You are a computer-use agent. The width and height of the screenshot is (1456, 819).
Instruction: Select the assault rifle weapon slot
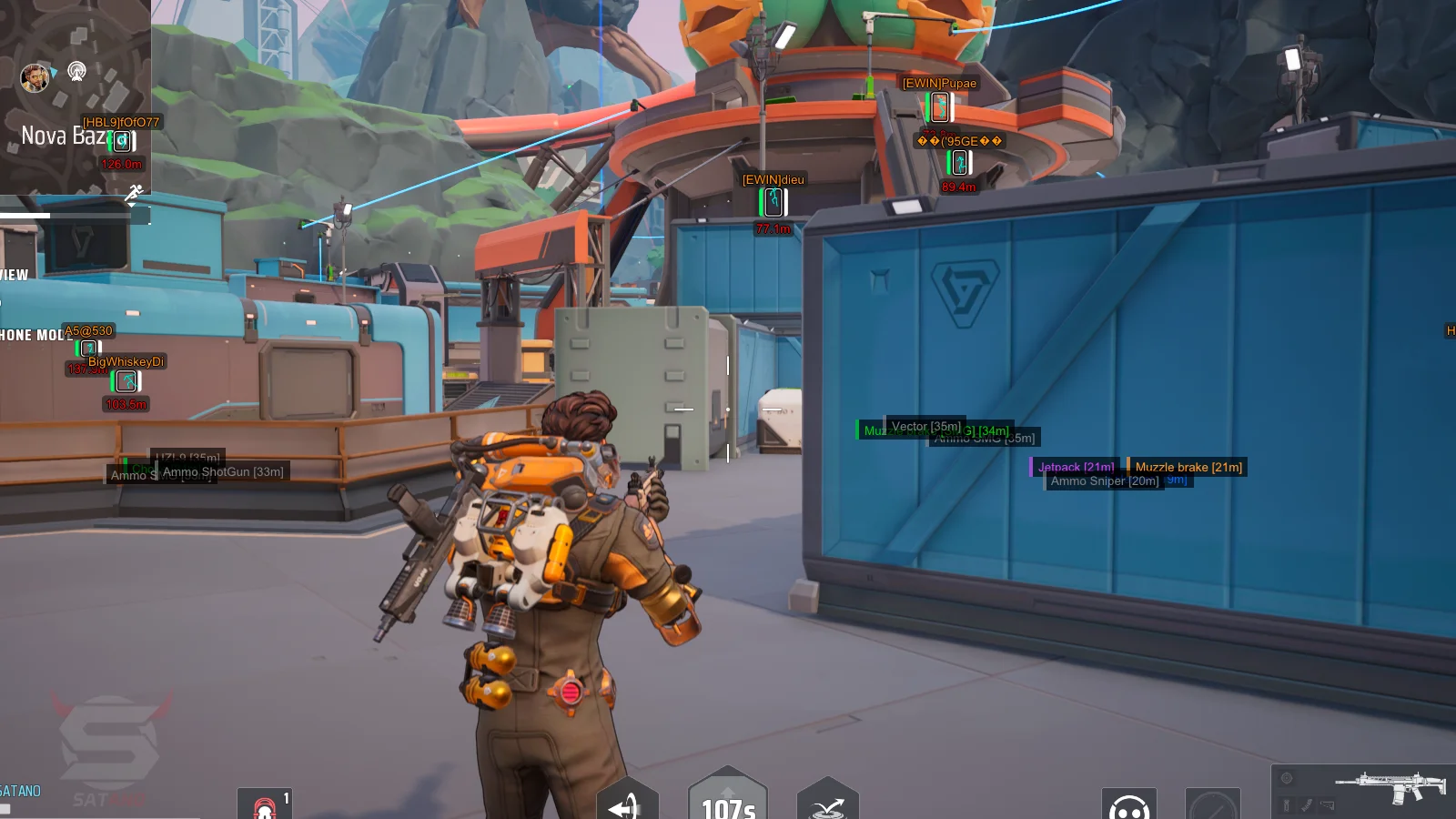coord(1390,784)
